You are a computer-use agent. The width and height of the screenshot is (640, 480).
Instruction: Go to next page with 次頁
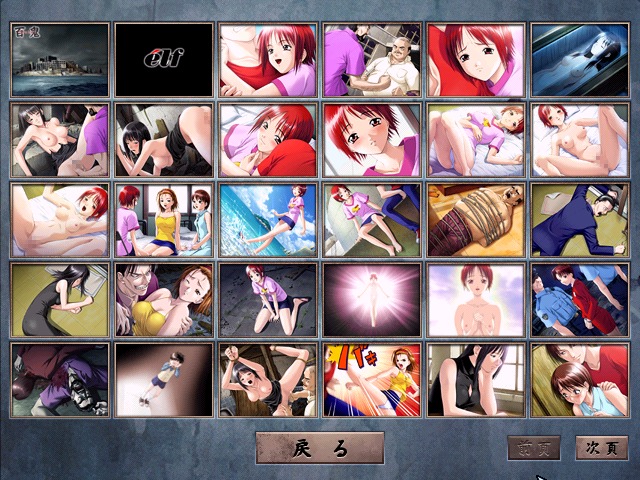click(x=606, y=448)
